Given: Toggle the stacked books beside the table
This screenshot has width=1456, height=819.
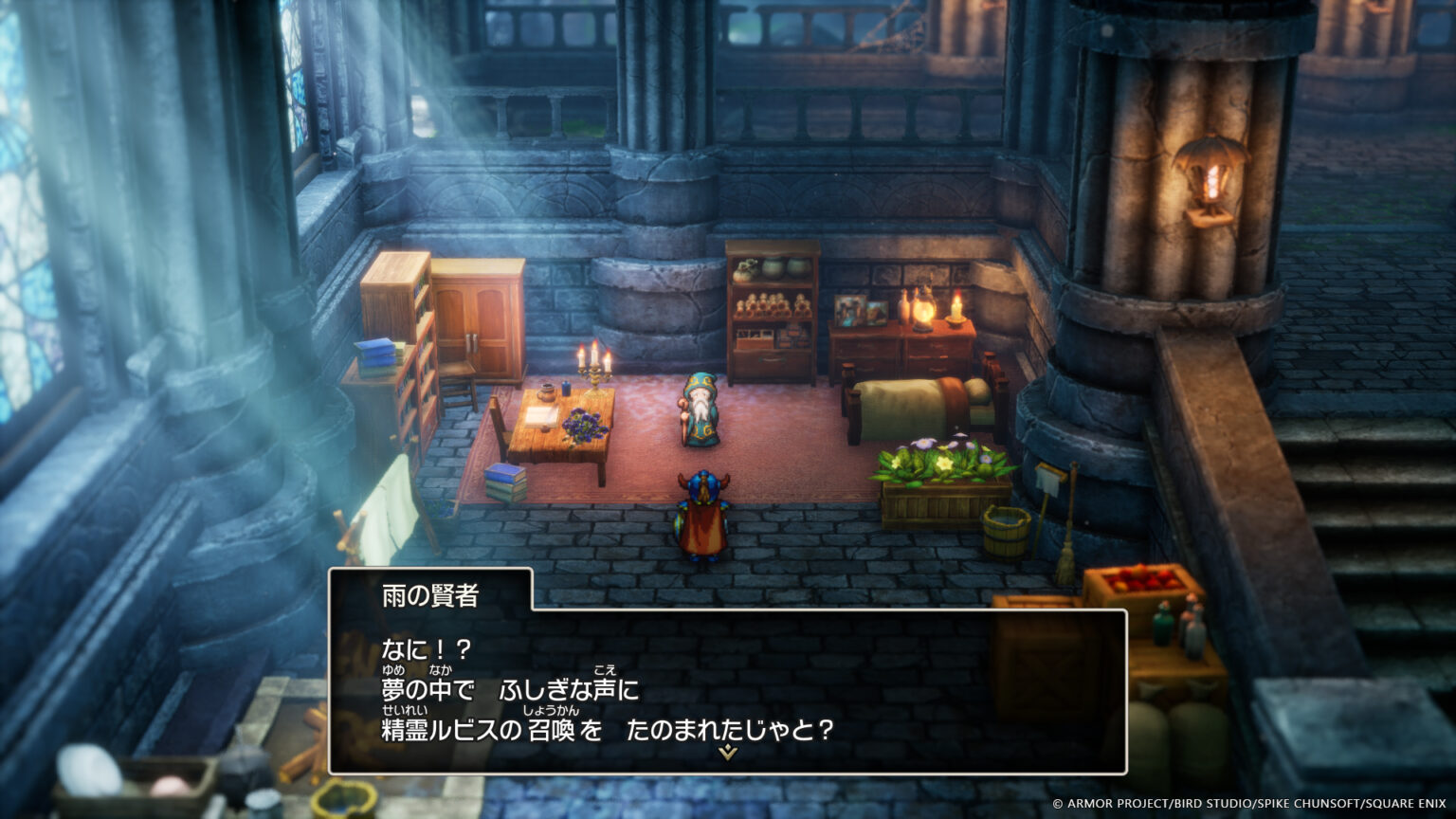Looking at the screenshot, I should (505, 483).
